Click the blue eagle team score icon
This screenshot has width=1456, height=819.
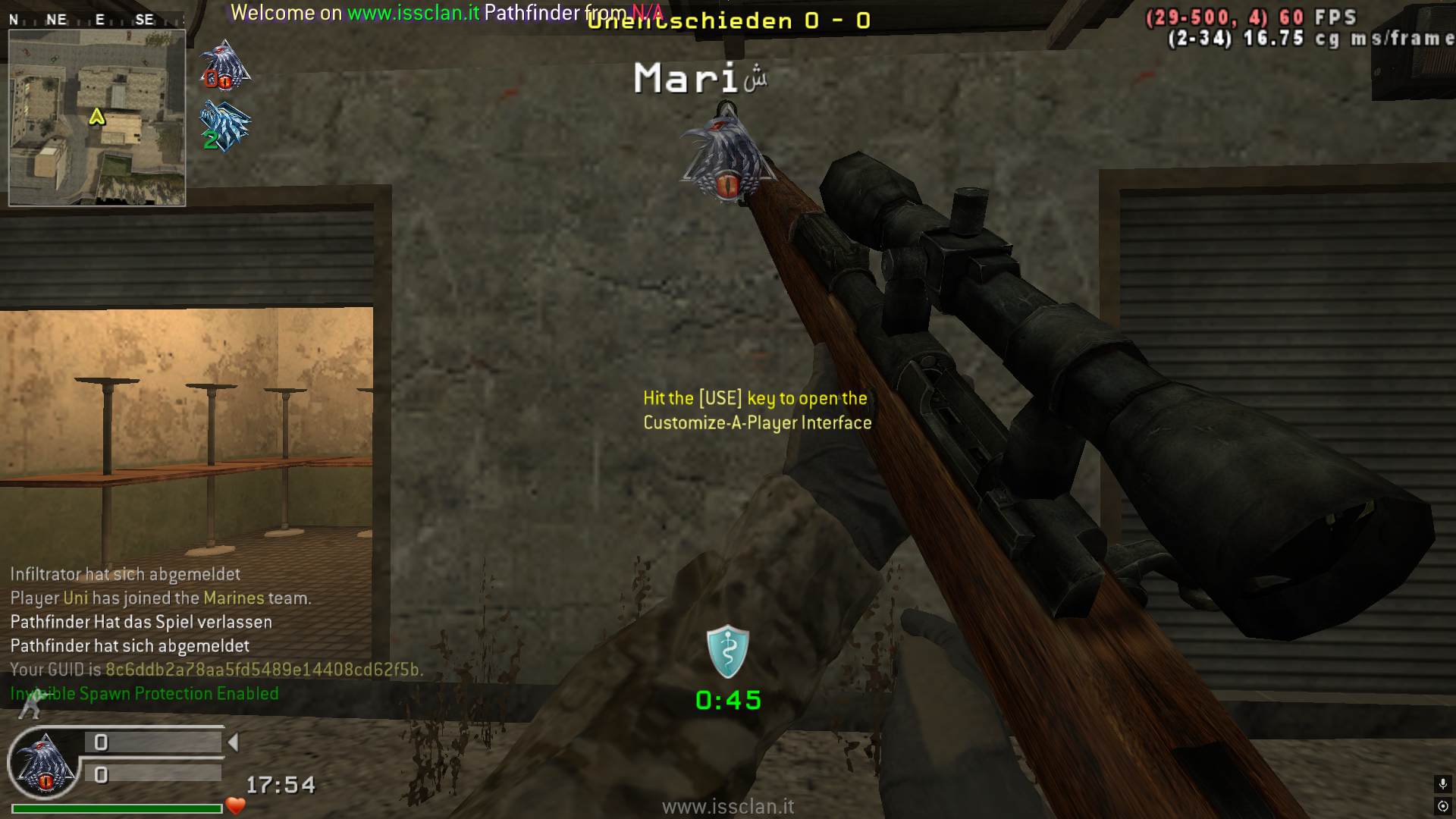(224, 127)
